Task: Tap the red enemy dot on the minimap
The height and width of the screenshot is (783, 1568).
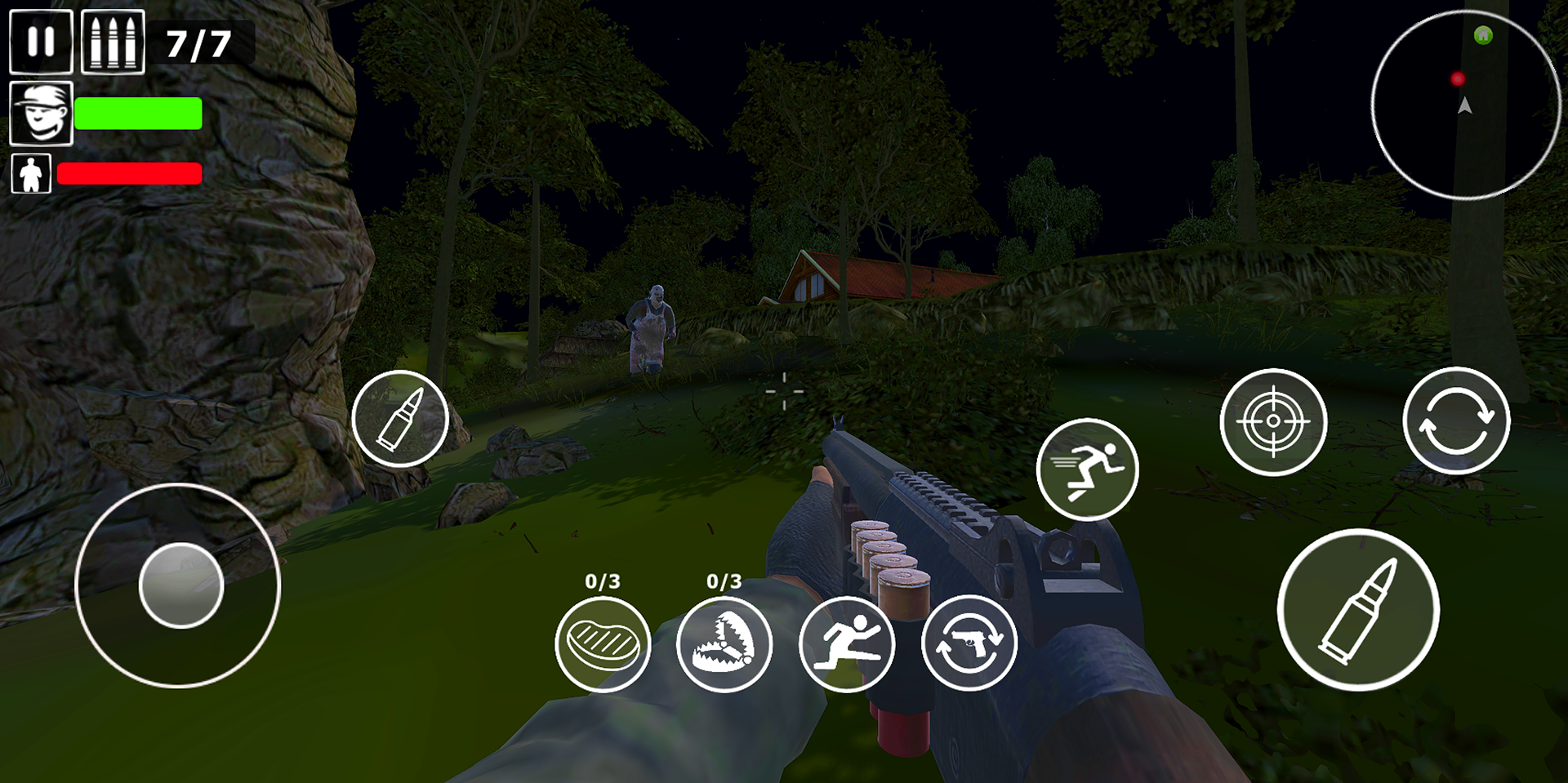Action: pyautogui.click(x=1457, y=78)
